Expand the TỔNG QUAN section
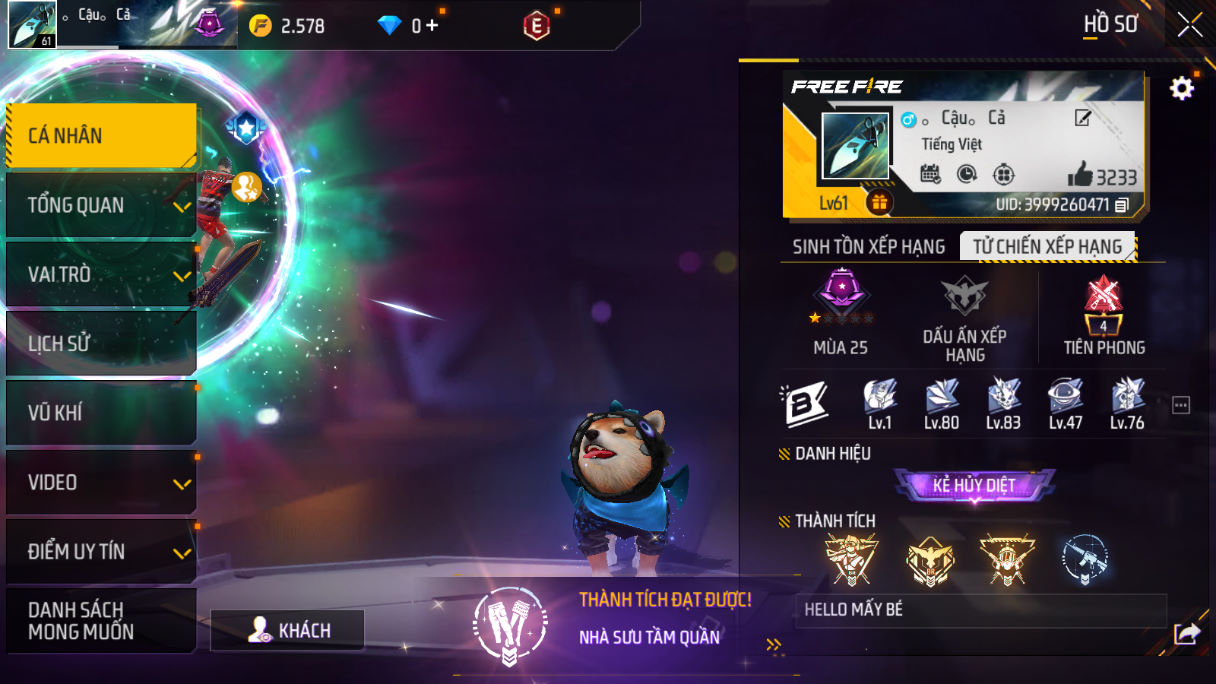This screenshot has width=1216, height=684. 101,206
